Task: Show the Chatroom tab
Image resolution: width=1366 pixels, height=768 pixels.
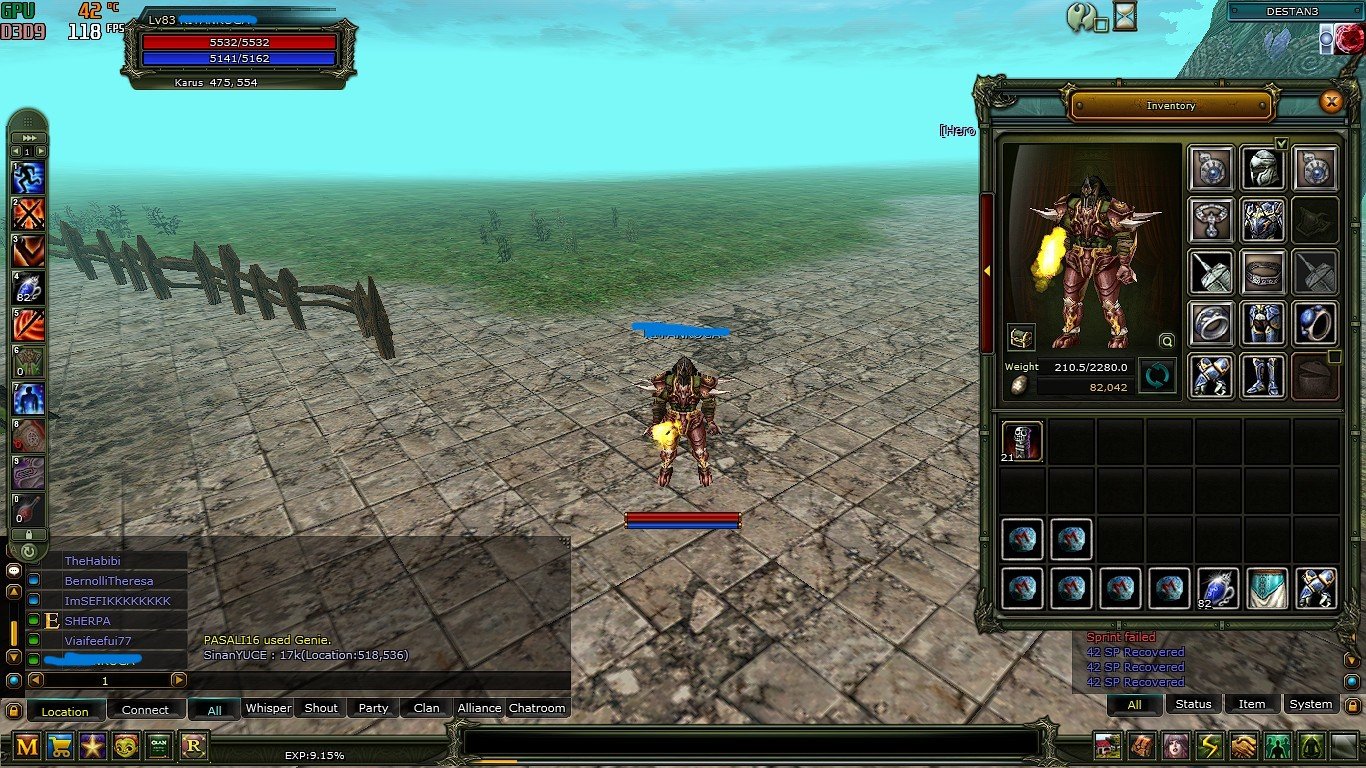Action: [537, 708]
